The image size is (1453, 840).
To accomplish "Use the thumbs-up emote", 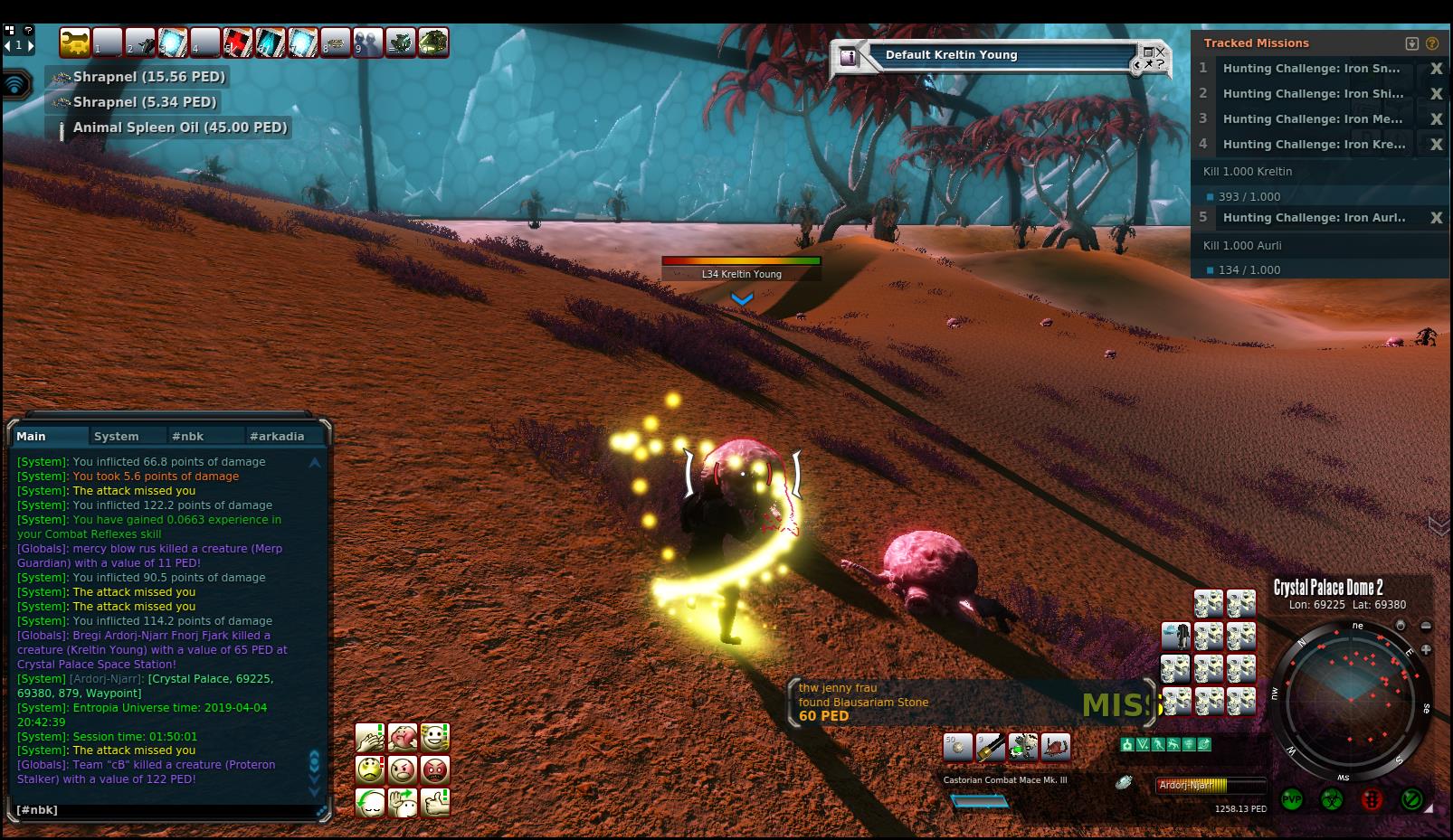I will pyautogui.click(x=435, y=802).
